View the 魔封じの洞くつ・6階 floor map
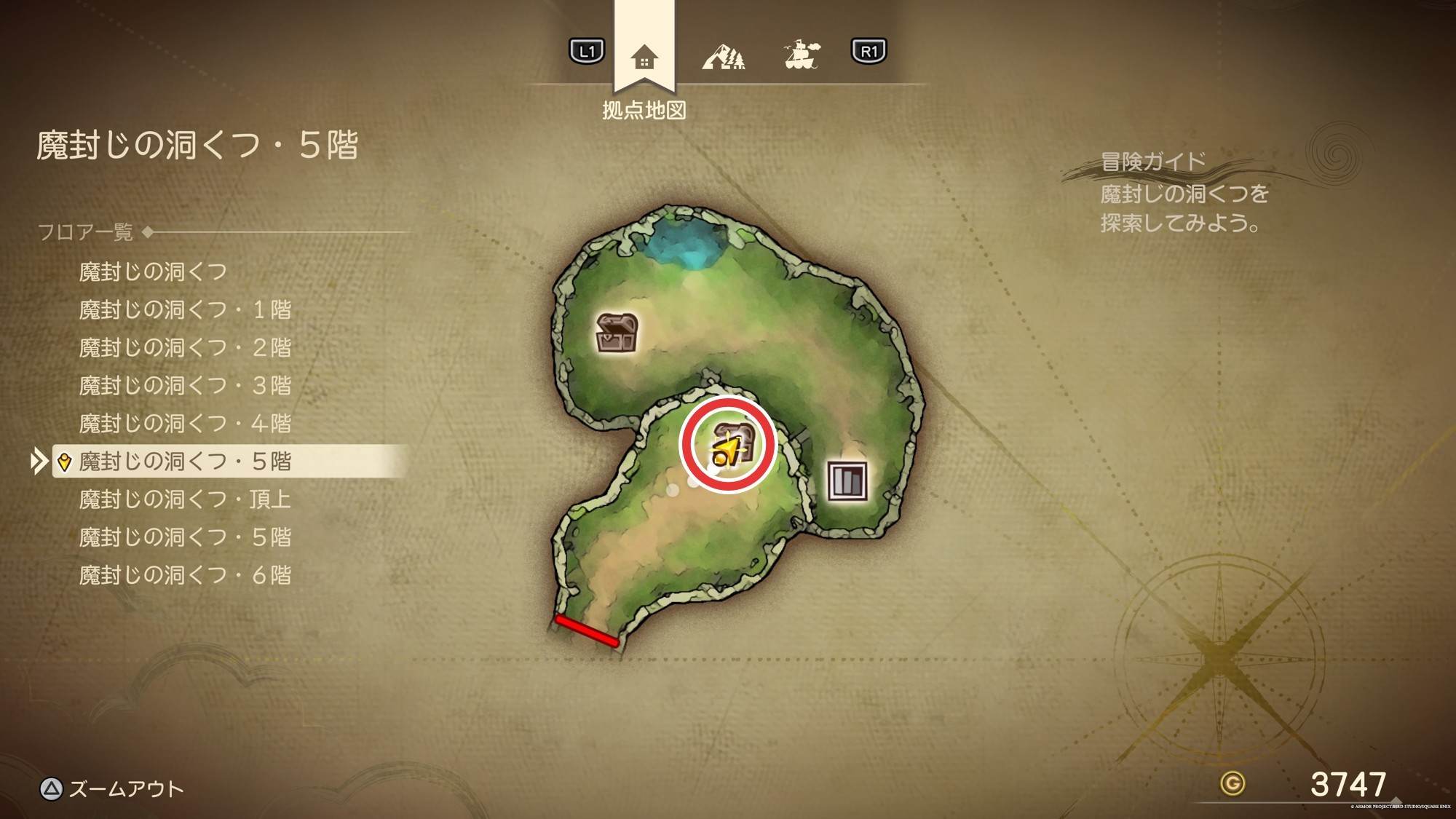The width and height of the screenshot is (1456, 819). [x=185, y=575]
